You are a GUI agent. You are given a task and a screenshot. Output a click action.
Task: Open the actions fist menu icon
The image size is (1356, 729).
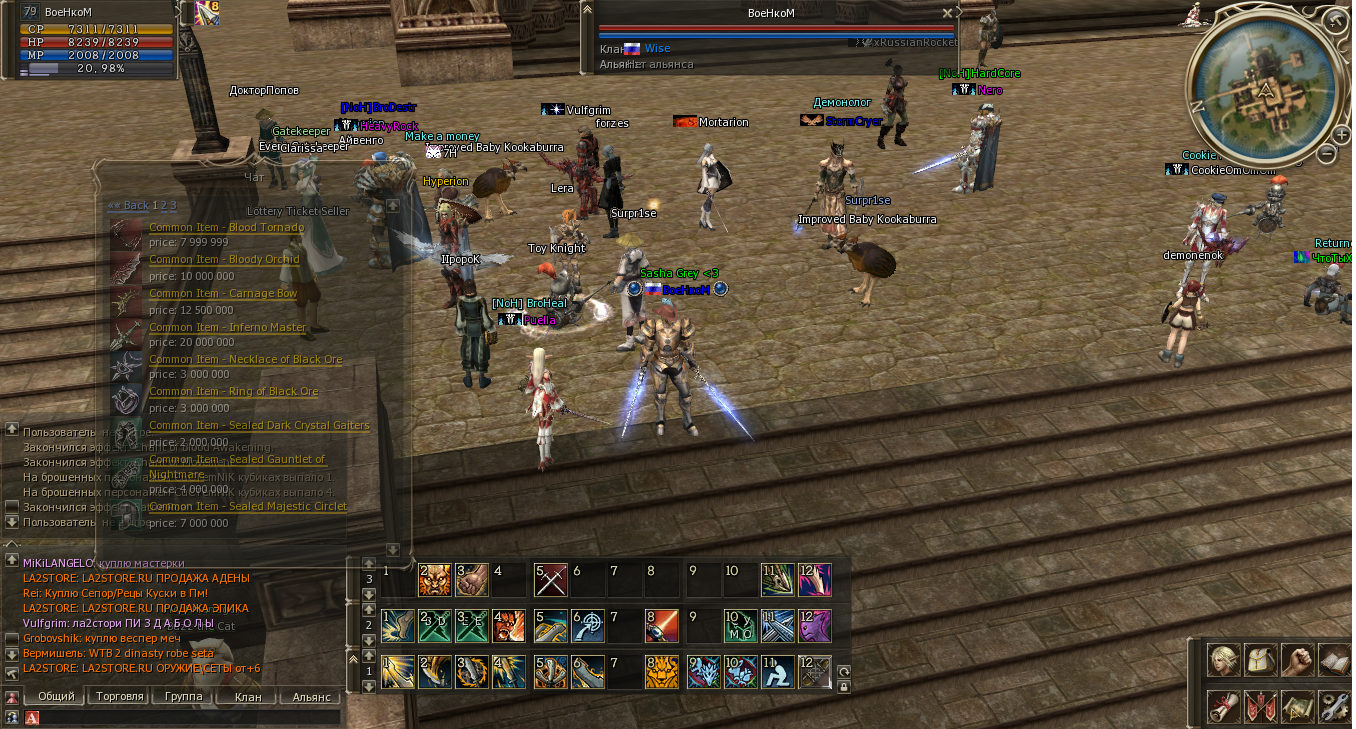[x=1297, y=660]
